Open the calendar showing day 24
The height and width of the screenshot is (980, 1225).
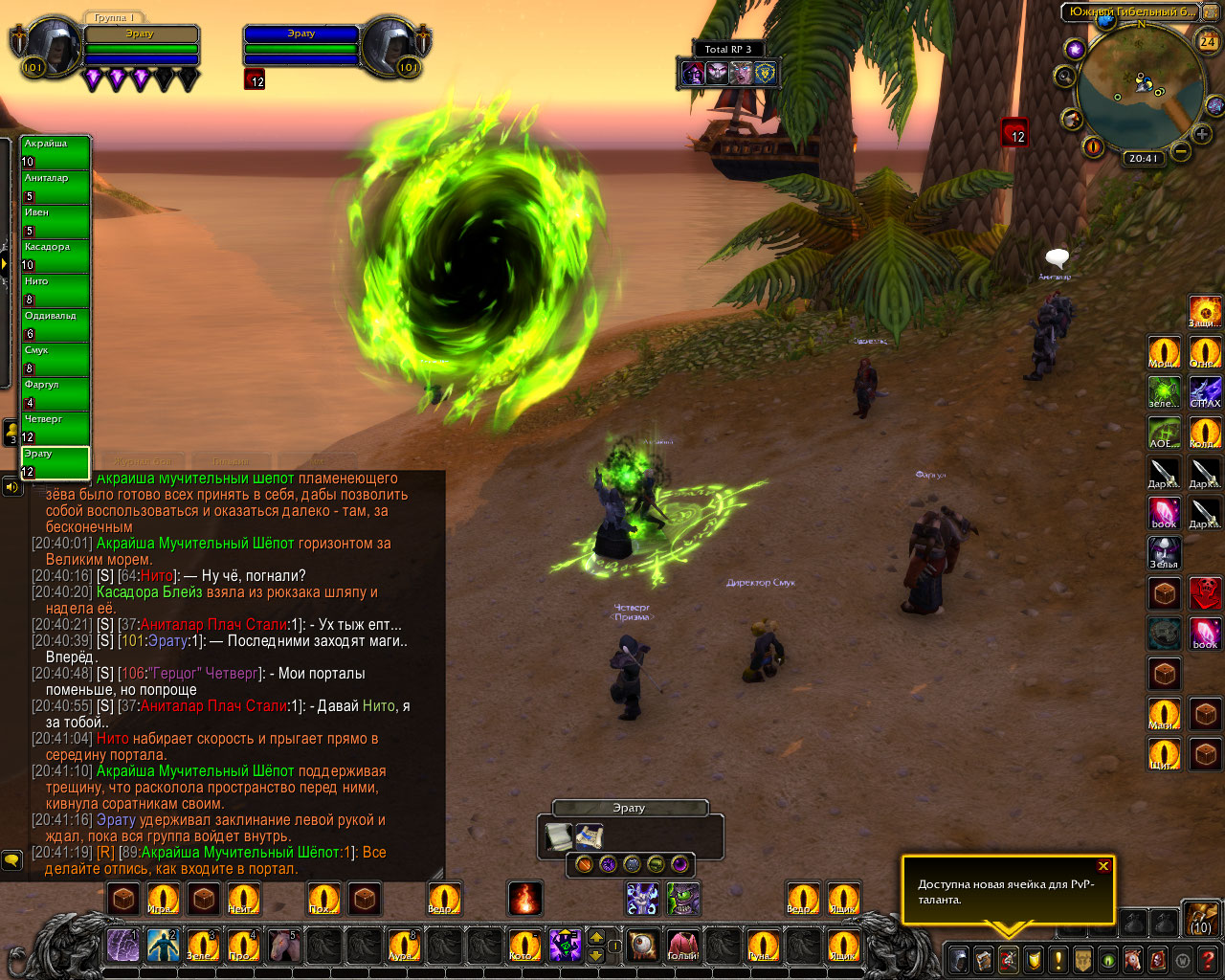coord(1208,41)
